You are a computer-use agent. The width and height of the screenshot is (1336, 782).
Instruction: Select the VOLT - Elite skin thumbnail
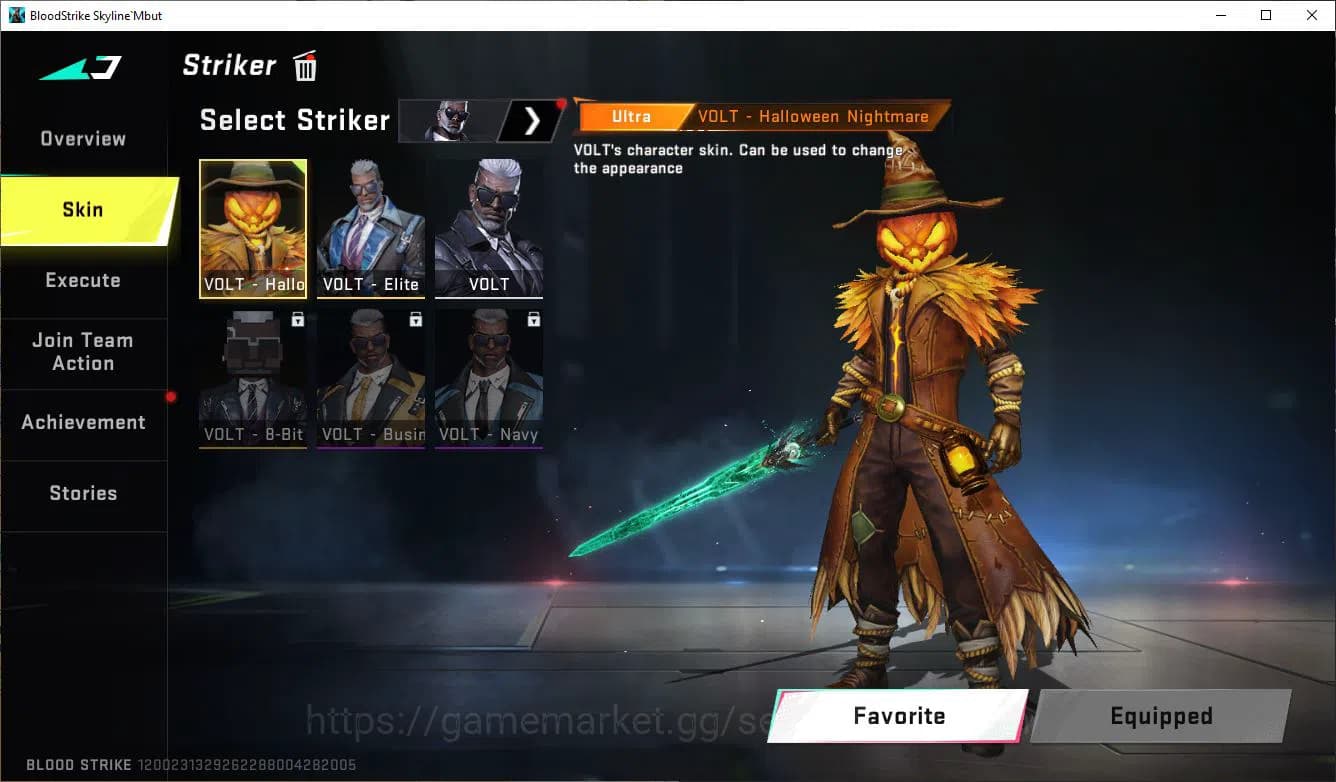point(371,225)
